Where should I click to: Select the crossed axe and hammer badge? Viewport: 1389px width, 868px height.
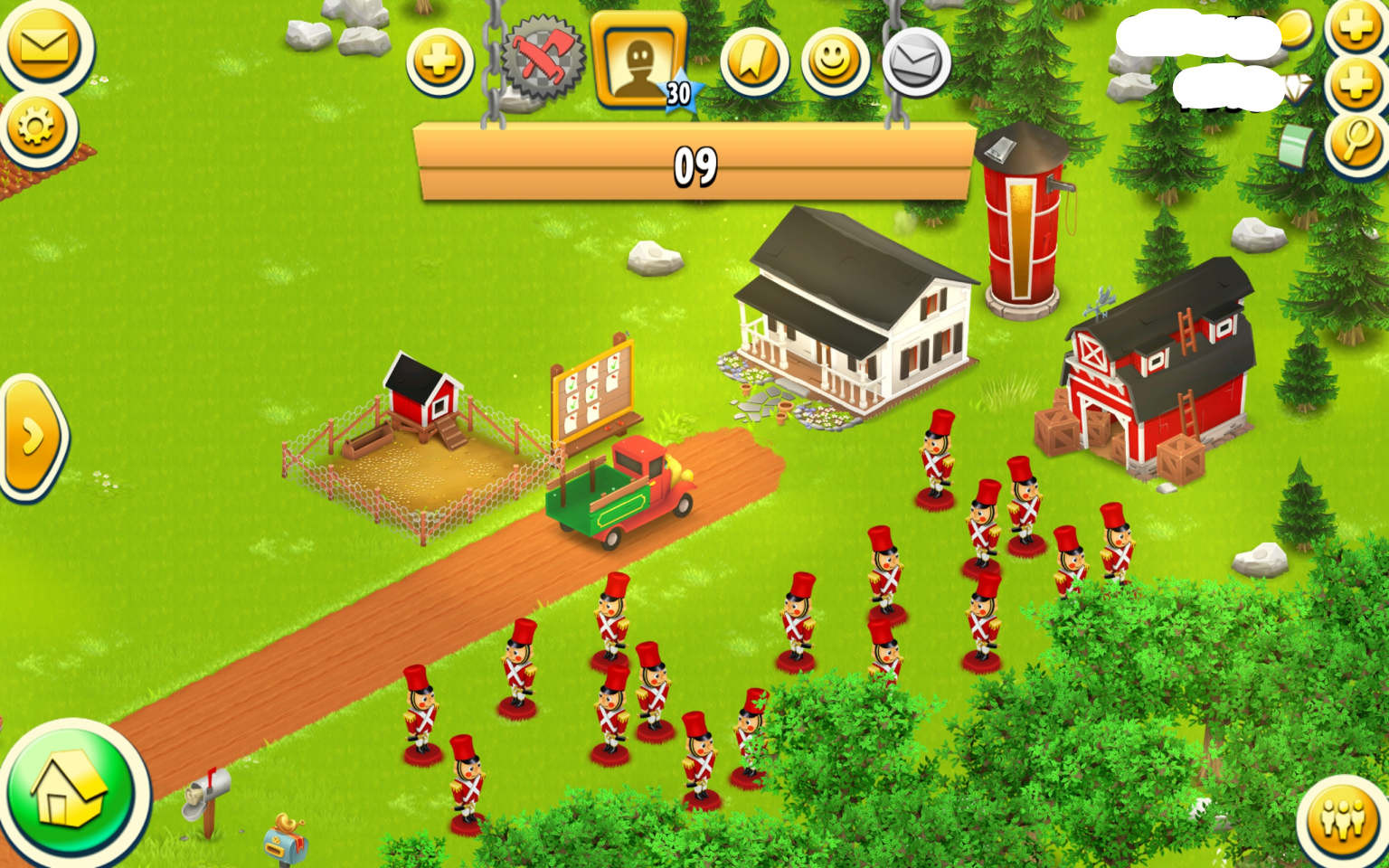point(543,60)
